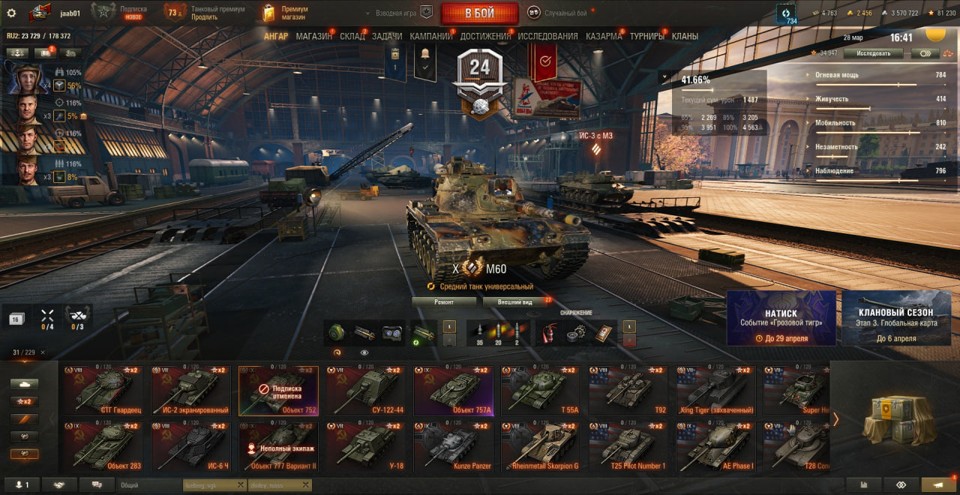
Task: Open the ИССЛЕДОВАНИЯ tab
Action: pyautogui.click(x=547, y=36)
